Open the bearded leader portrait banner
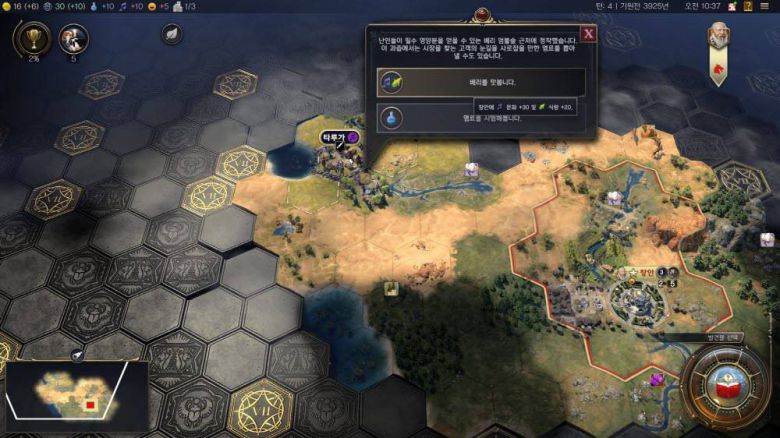 pyautogui.click(x=718, y=38)
